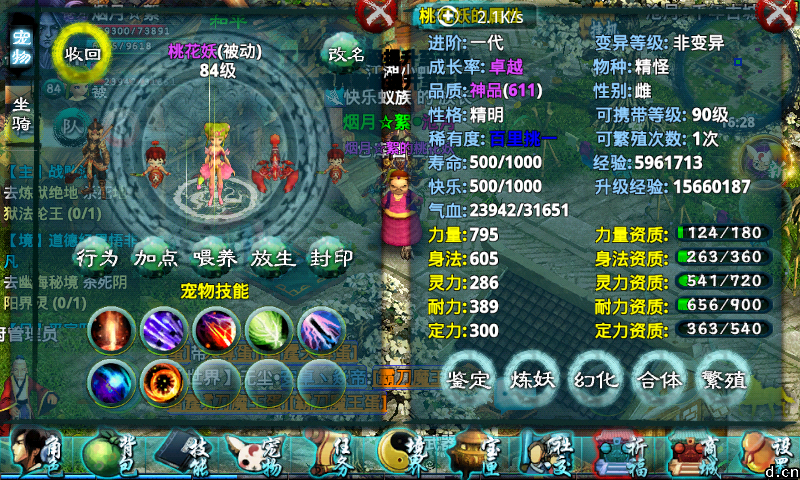Select the red fire pillar pet skill
Image resolution: width=800 pixels, height=480 pixels.
(x=109, y=328)
